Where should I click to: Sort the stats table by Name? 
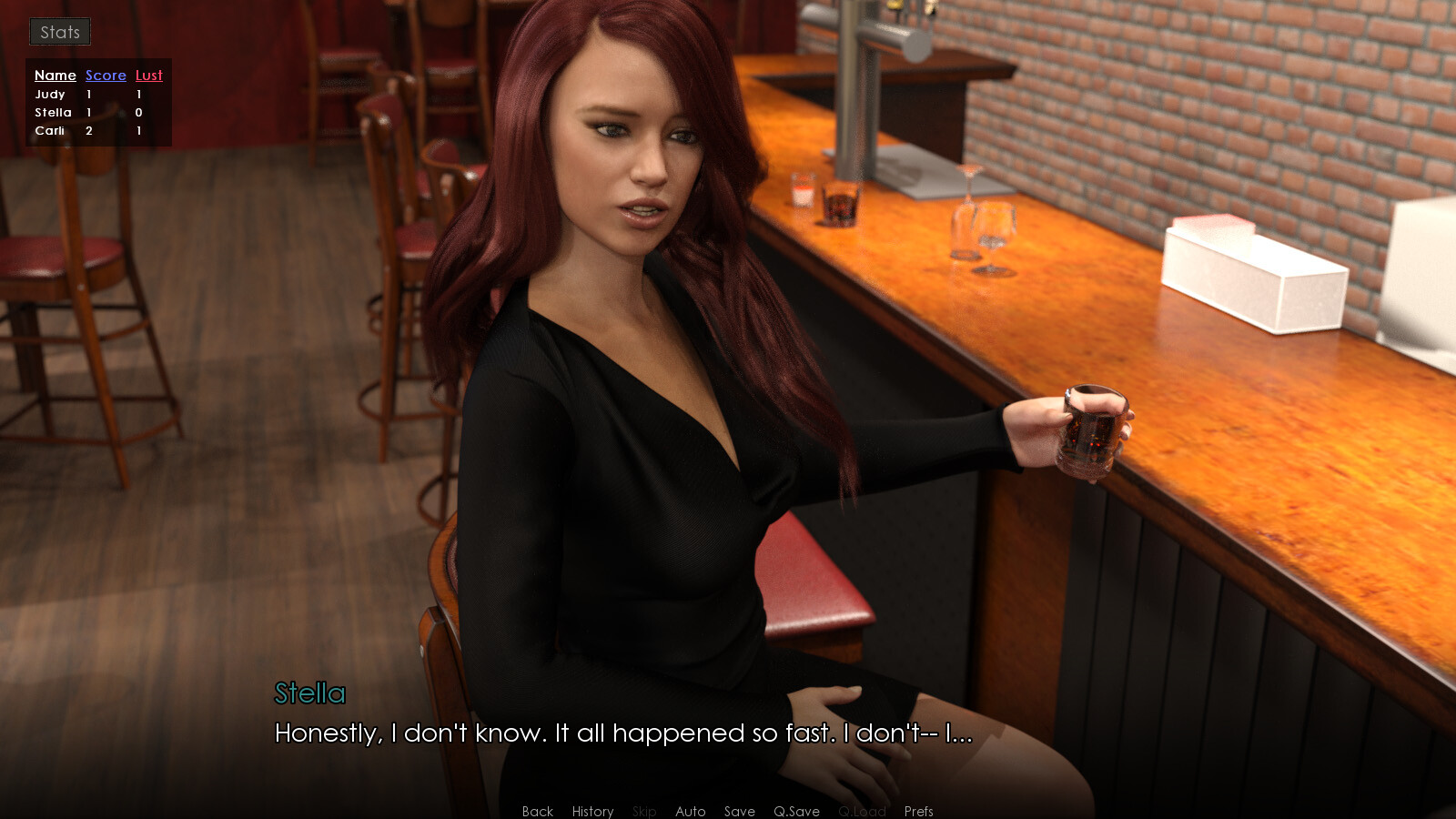(55, 76)
